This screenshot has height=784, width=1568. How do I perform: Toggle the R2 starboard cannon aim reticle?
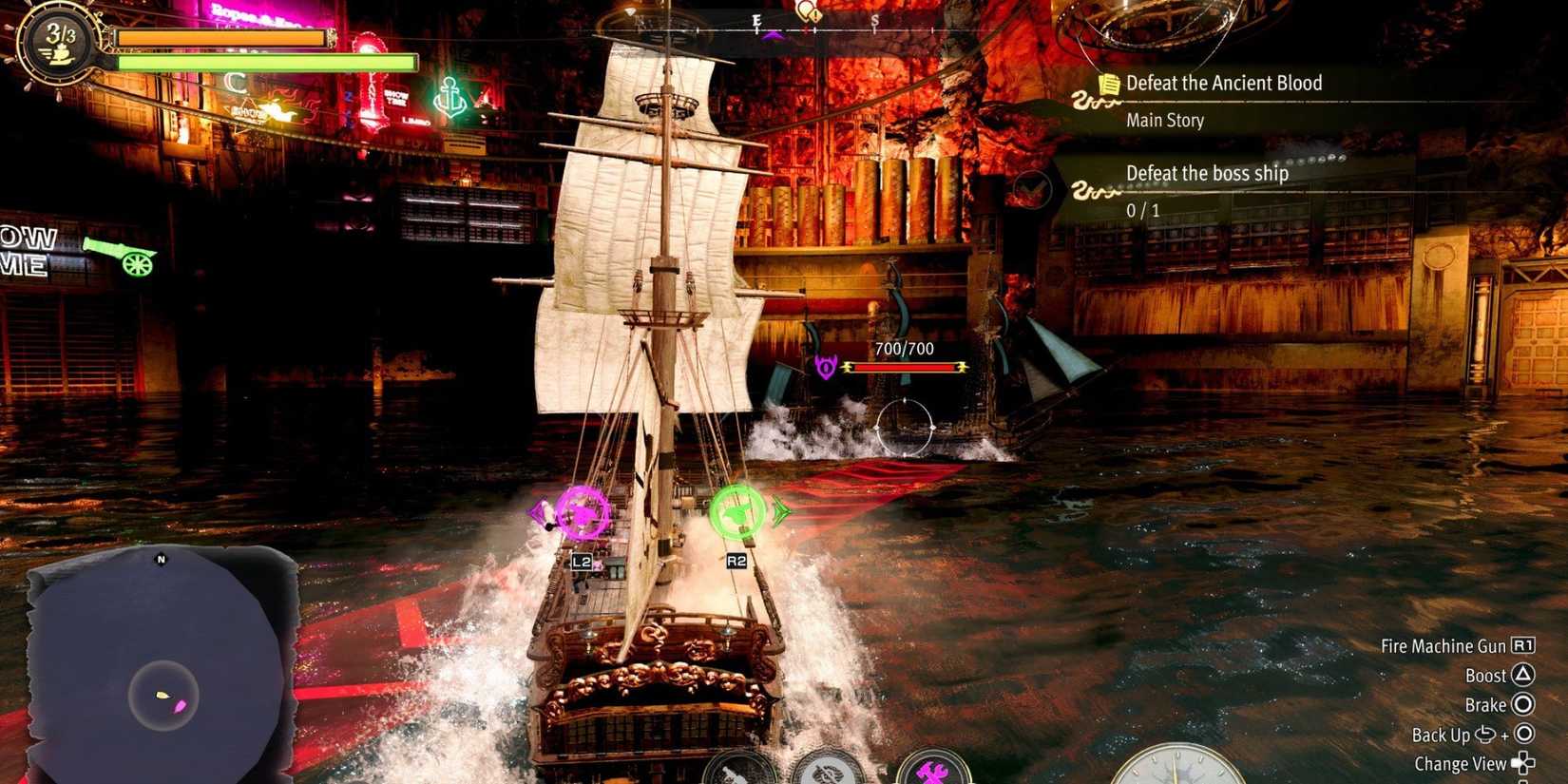pyautogui.click(x=736, y=513)
